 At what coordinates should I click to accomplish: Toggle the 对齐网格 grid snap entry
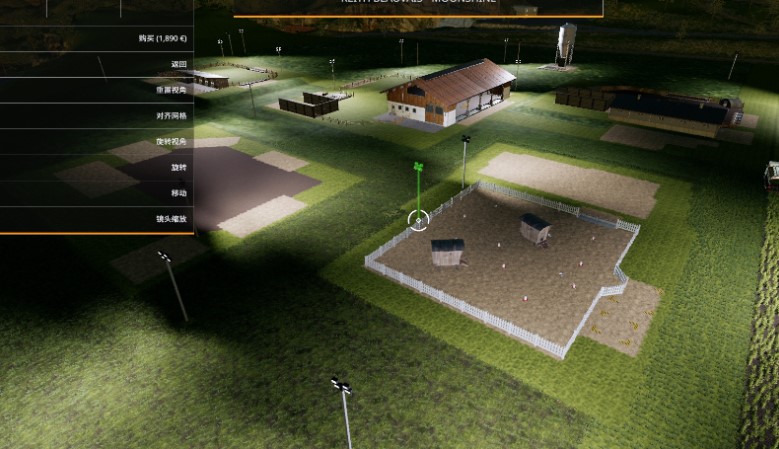tap(170, 116)
